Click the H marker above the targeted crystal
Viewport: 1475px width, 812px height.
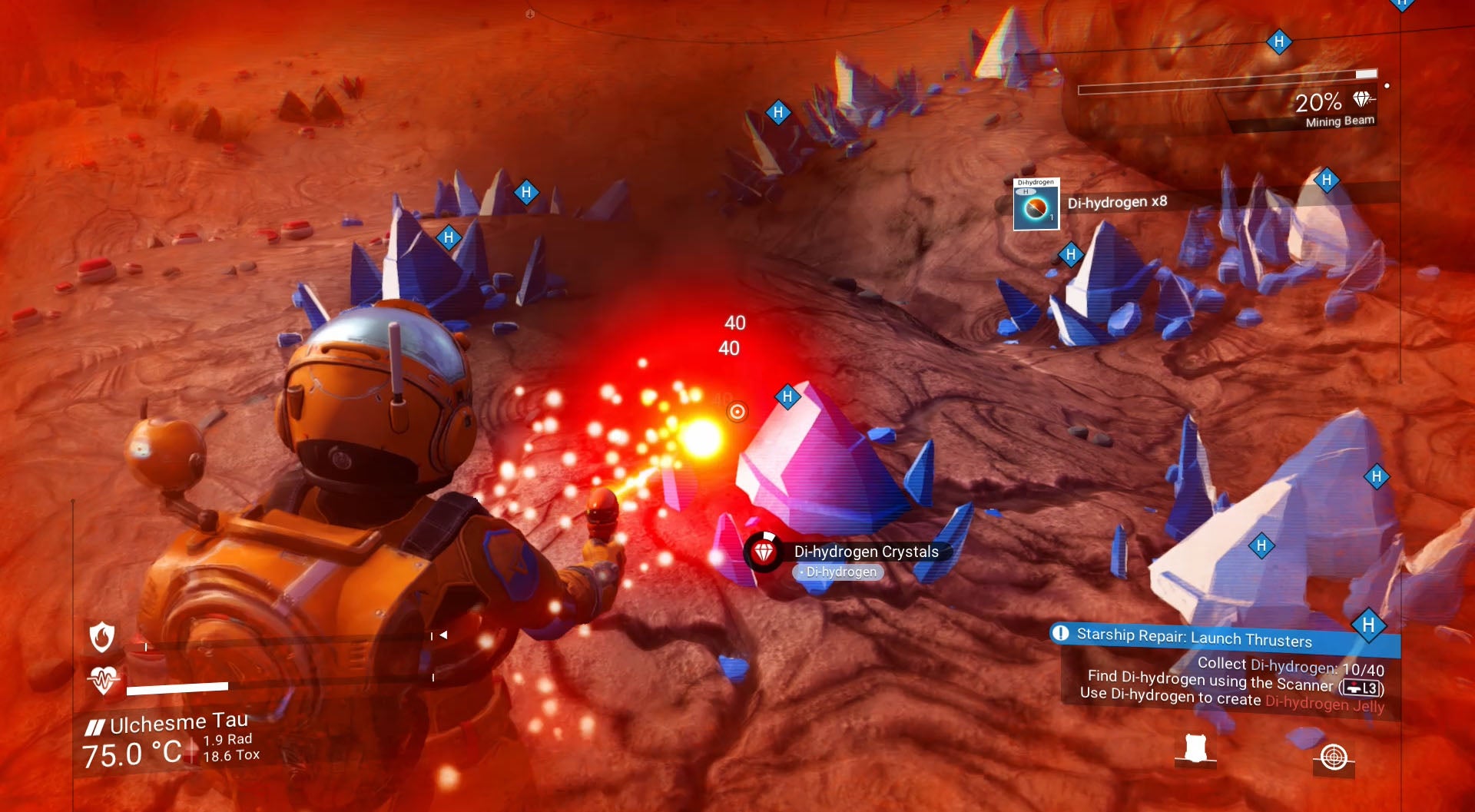[787, 396]
